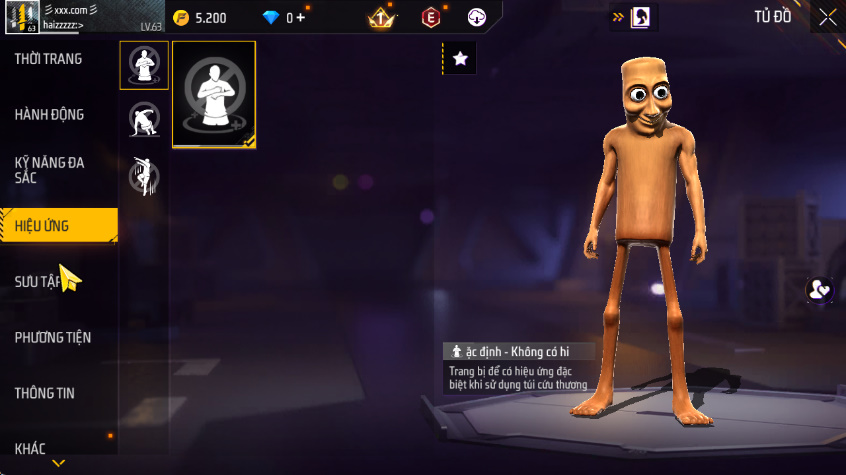This screenshot has width=846, height=475.
Task: Select the standing-figure effect subcategory icon
Action: click(x=144, y=66)
